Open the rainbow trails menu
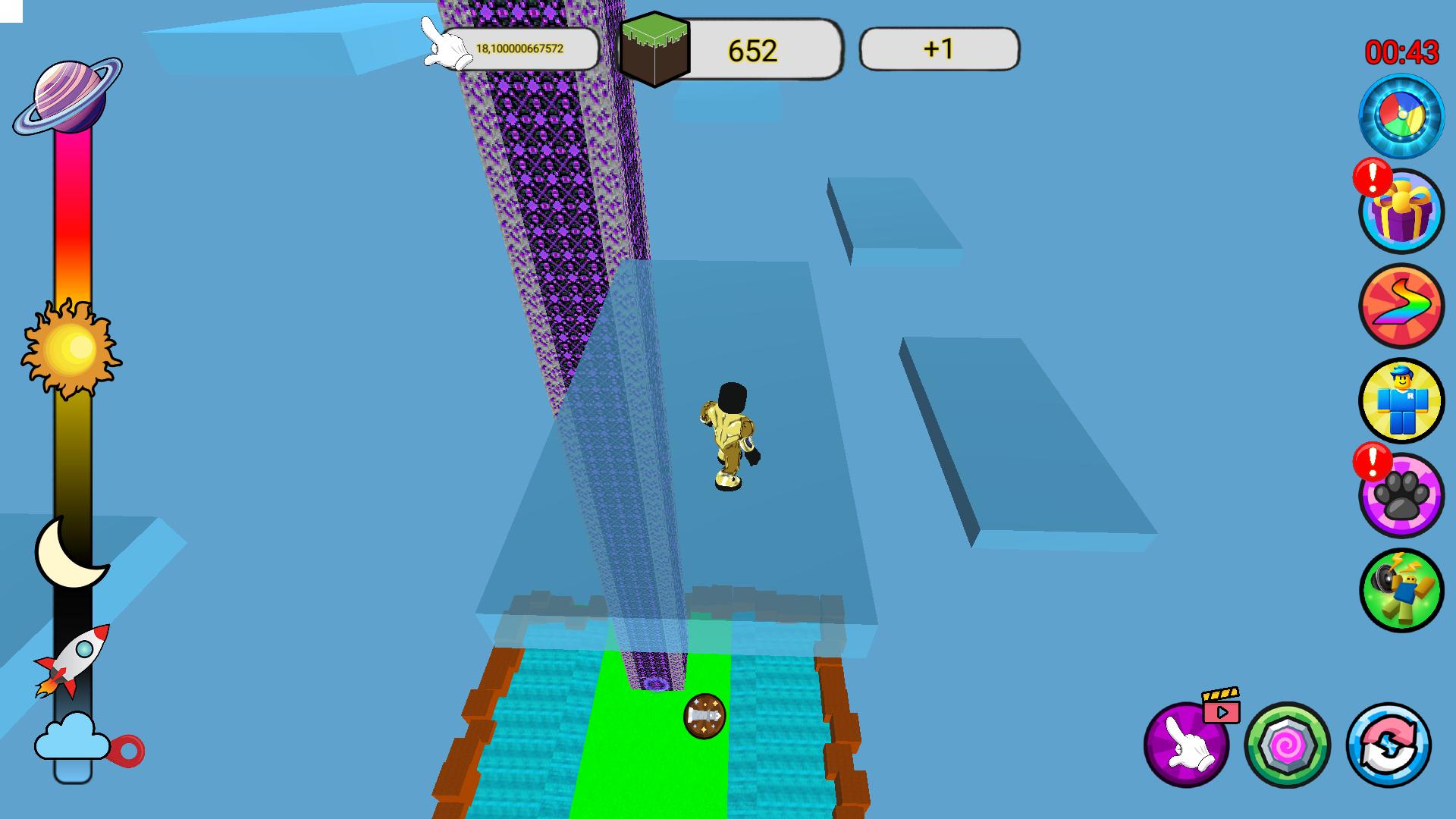Screen dimensions: 1456x819 [1402, 307]
